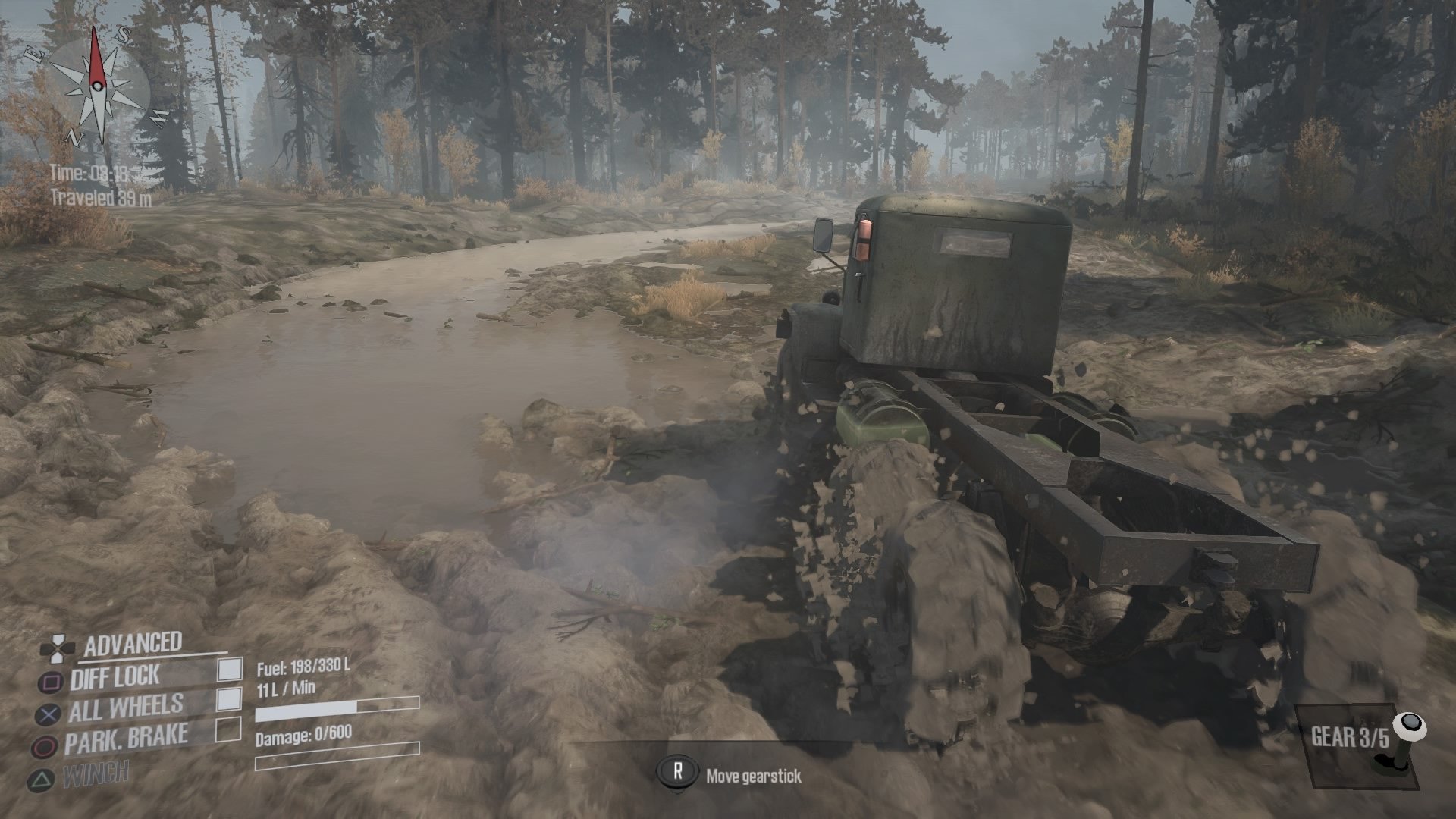Click the D-pad icon beside ADVANCED
The image size is (1456, 819).
58,648
